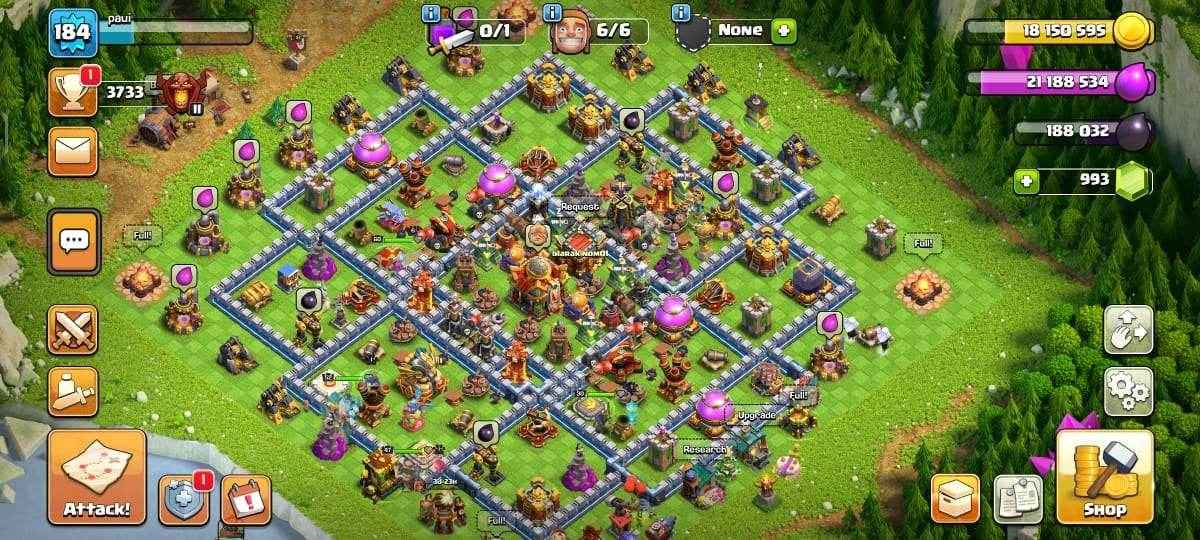1200x540 pixels.
Task: Open the level 184 player profile badge
Action: [73, 33]
